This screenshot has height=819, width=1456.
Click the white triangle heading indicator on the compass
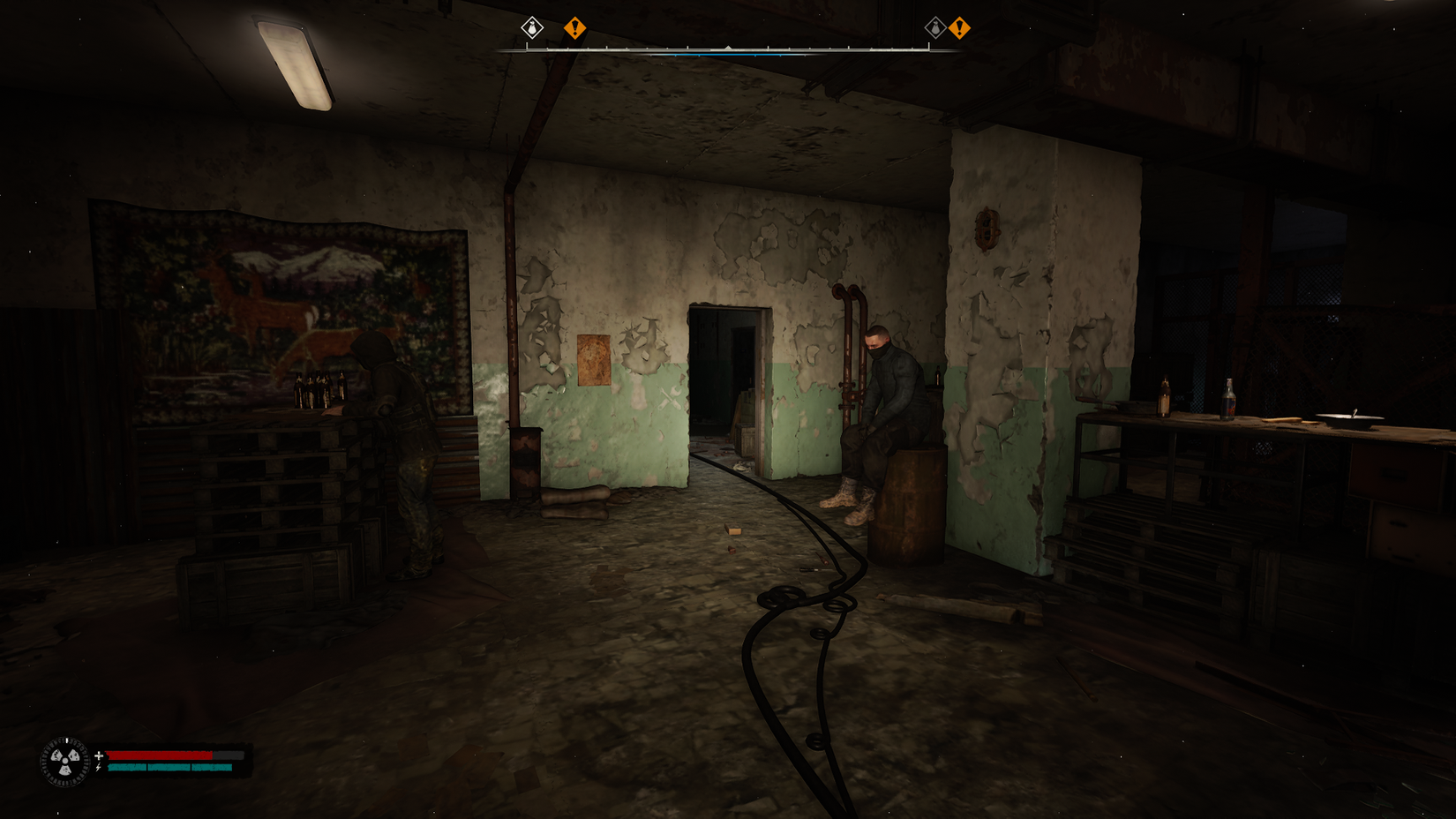tap(729, 49)
